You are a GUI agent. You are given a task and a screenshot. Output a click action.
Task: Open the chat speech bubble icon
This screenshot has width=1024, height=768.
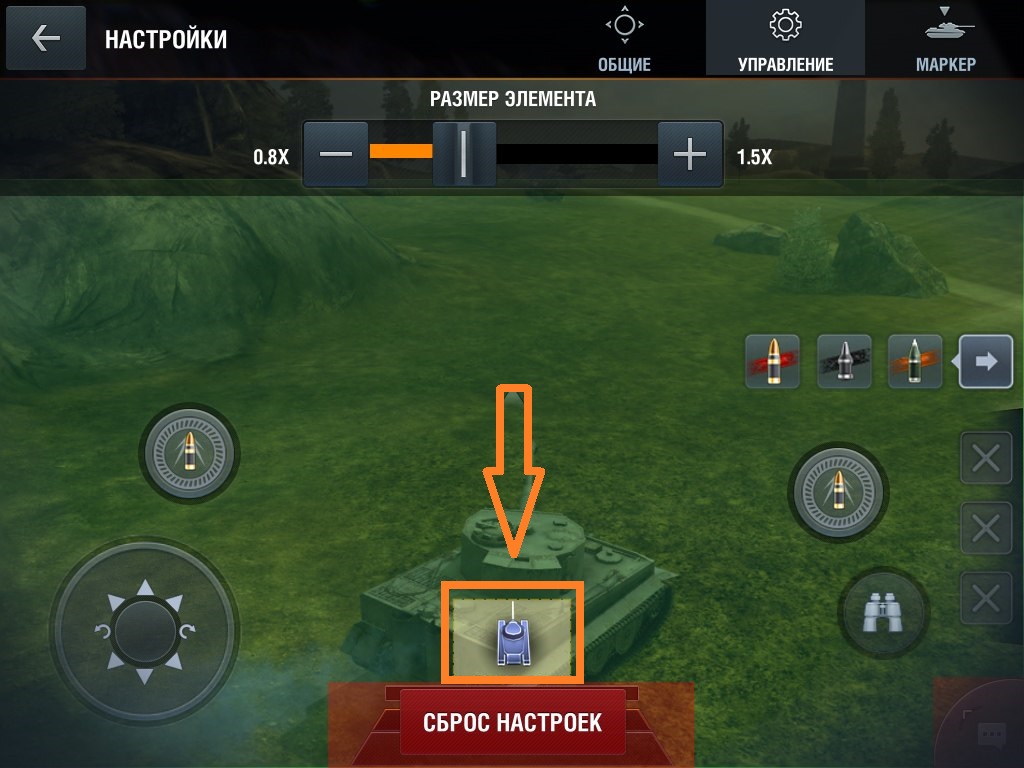pos(989,736)
